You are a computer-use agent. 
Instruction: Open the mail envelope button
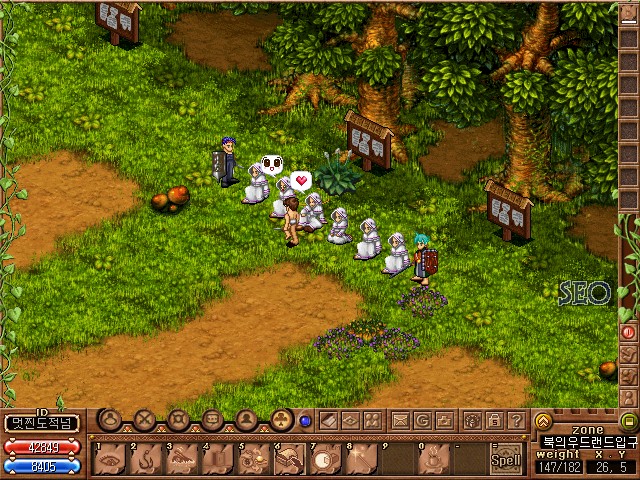pyautogui.click(x=400, y=420)
